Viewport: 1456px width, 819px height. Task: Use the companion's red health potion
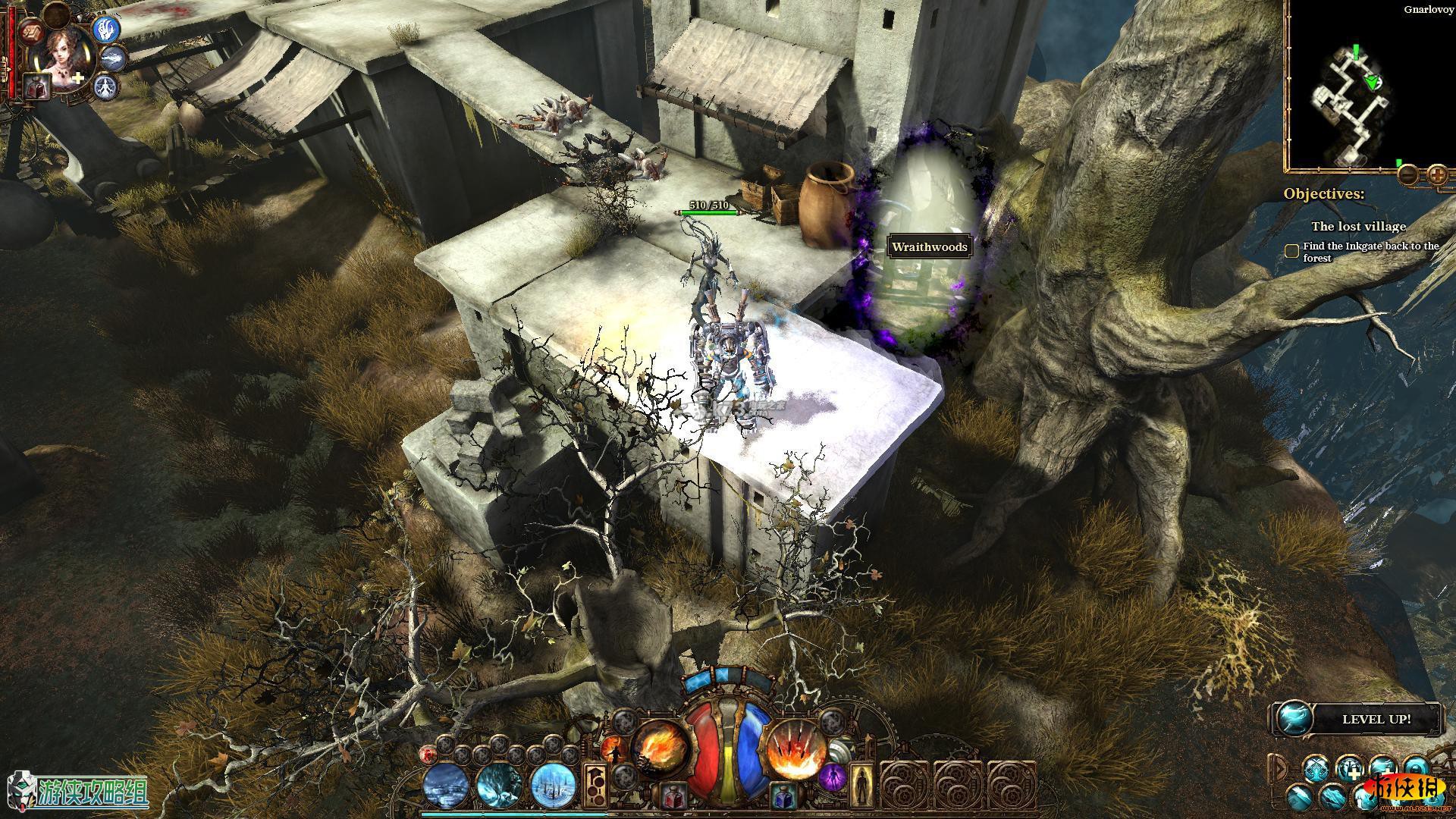click(x=36, y=86)
